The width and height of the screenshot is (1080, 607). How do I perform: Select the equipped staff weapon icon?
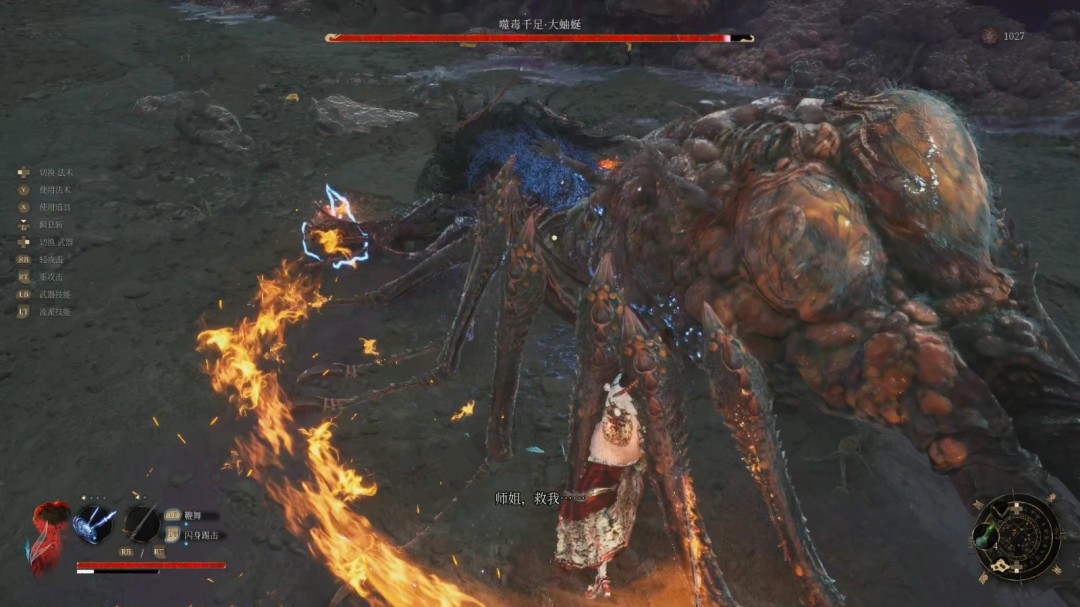click(140, 524)
